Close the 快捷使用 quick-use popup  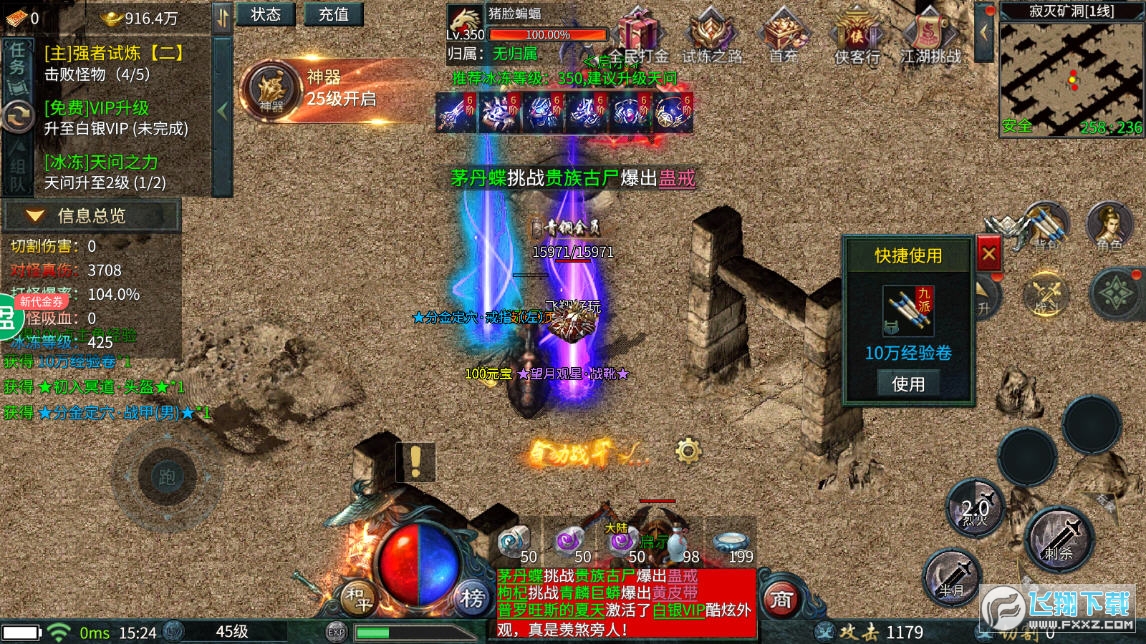click(x=989, y=254)
